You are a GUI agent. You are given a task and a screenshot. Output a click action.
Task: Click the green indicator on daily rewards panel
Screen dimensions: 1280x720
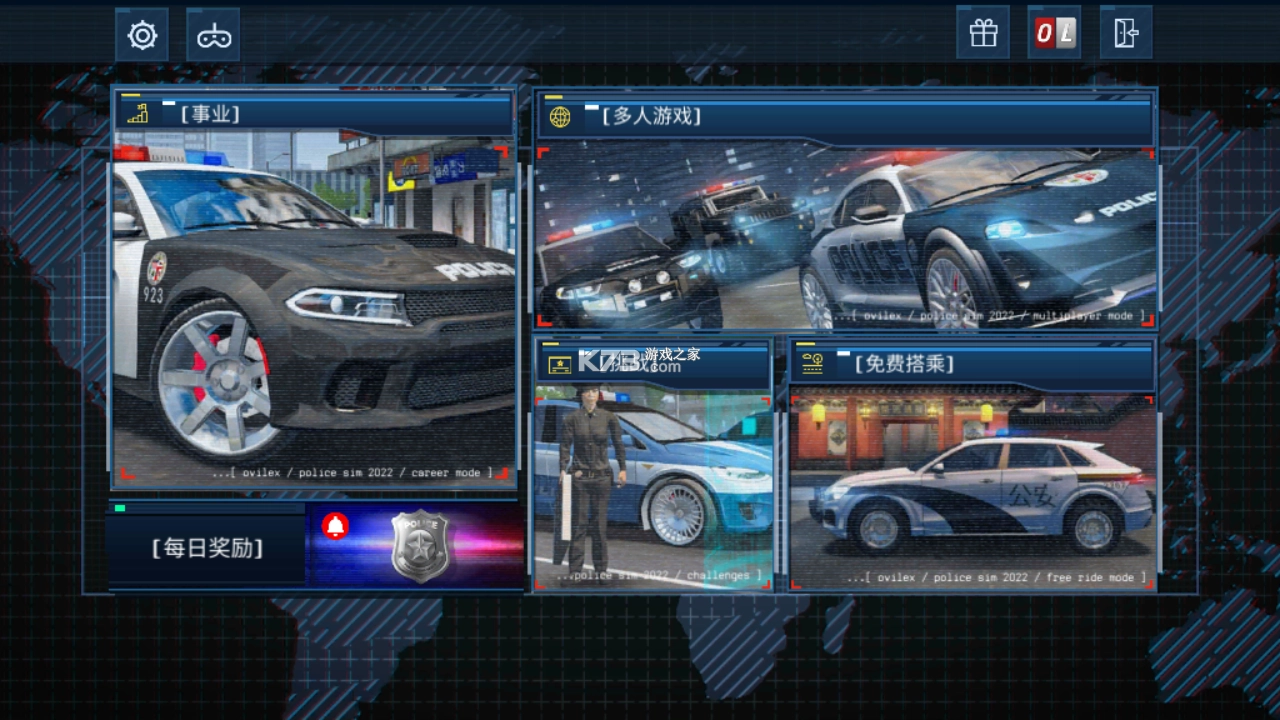click(120, 507)
